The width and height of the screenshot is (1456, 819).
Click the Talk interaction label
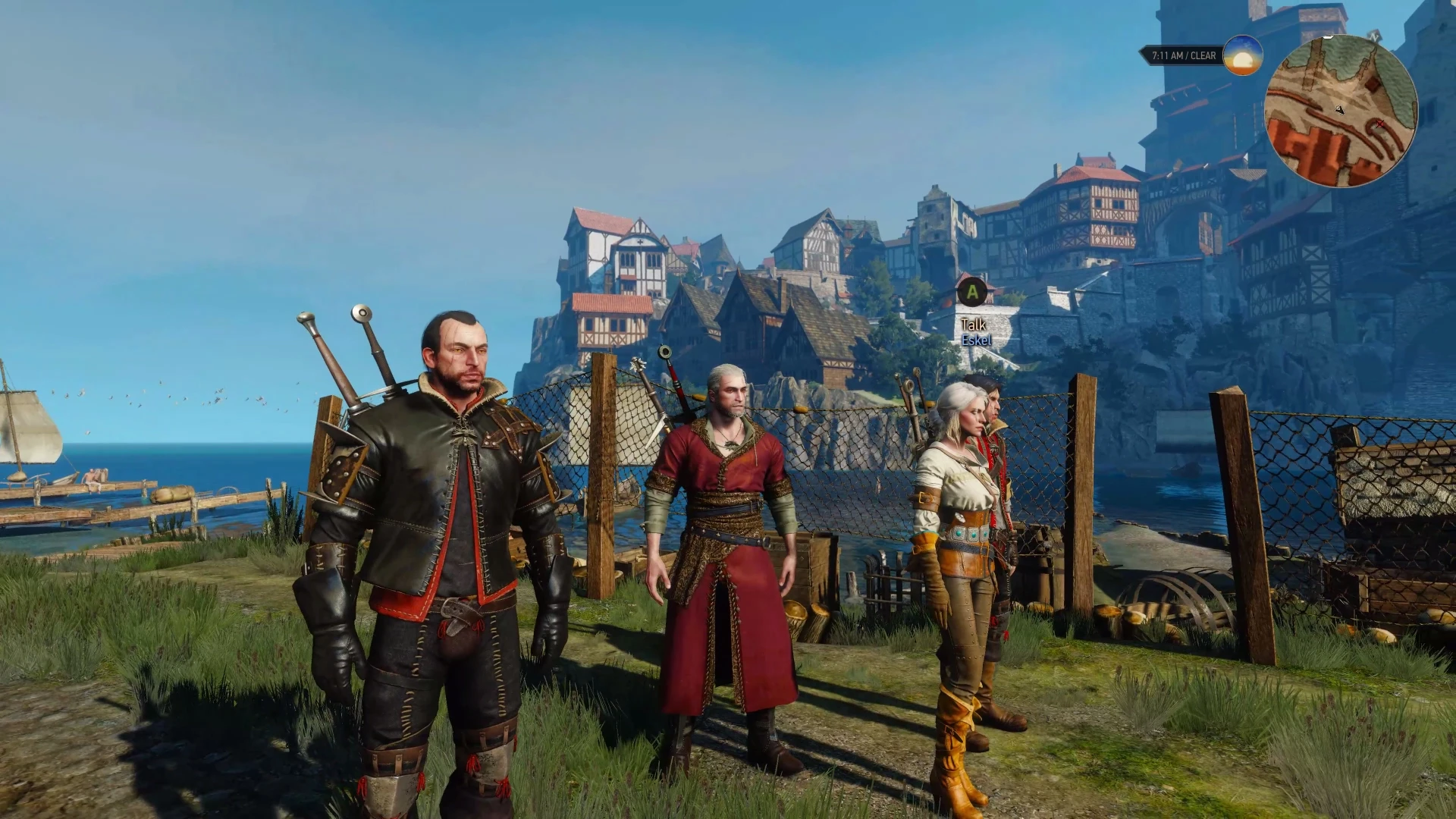973,324
